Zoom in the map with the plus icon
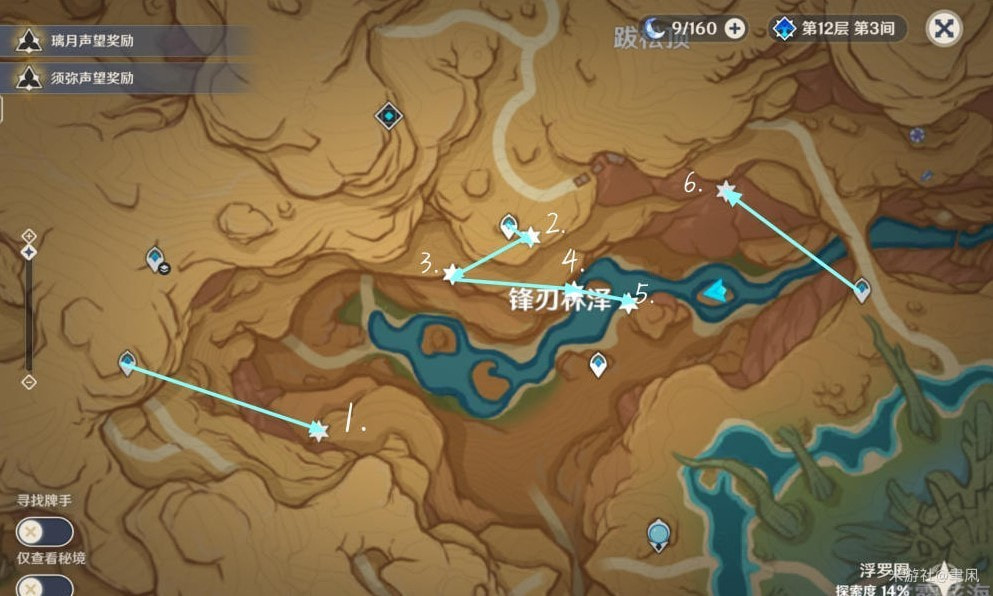Screen dimensions: 993x596 click(x=29, y=236)
